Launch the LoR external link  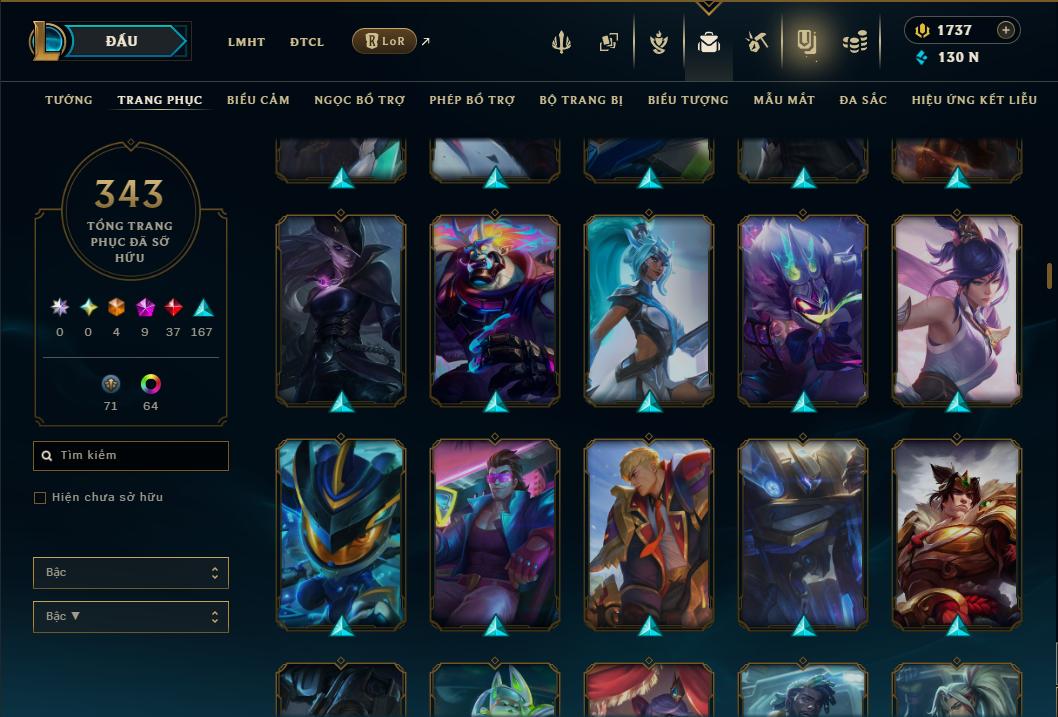(x=385, y=41)
